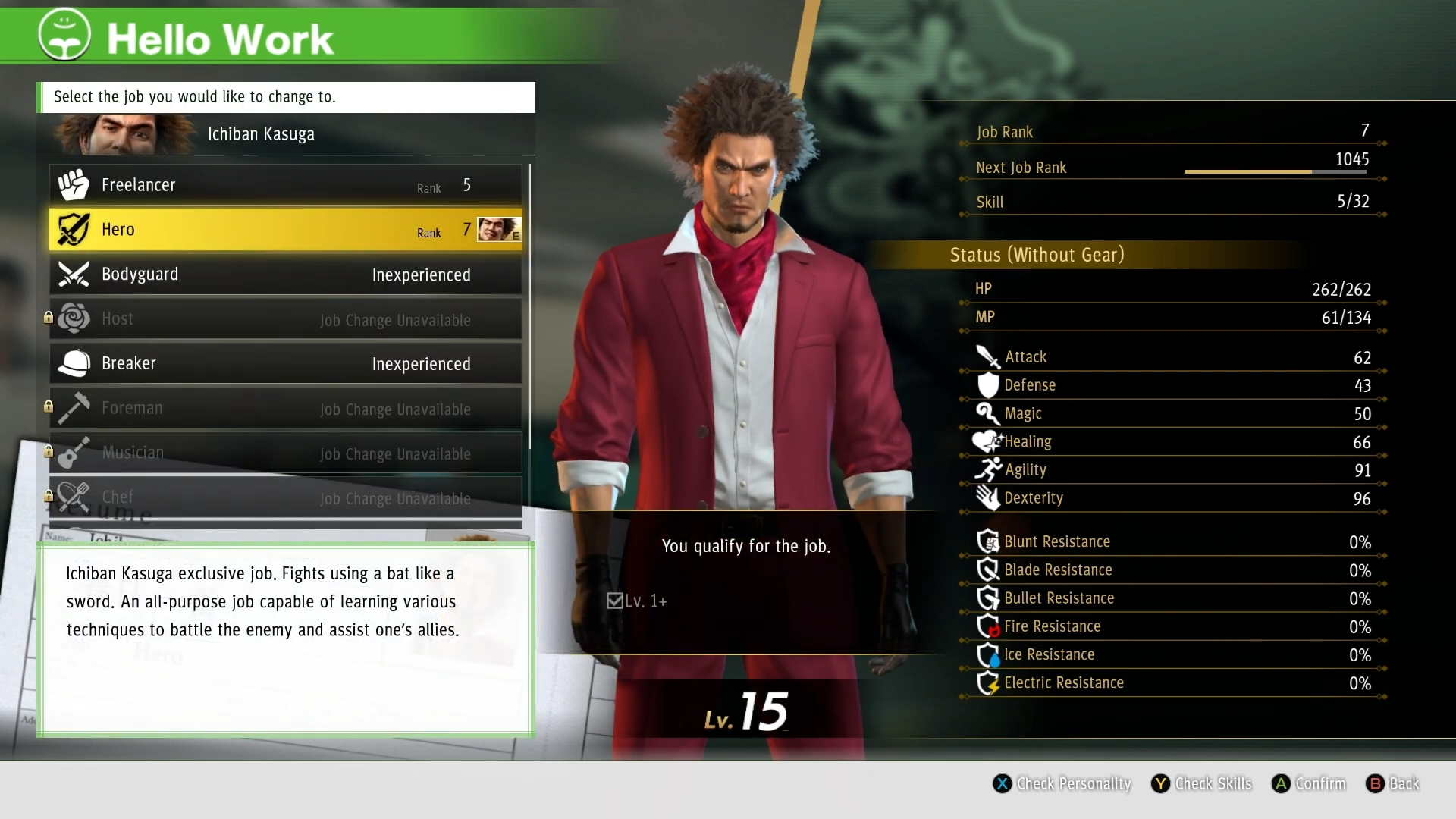Confirm the job selection
Image resolution: width=1456 pixels, height=819 pixels.
pyautogui.click(x=1310, y=783)
